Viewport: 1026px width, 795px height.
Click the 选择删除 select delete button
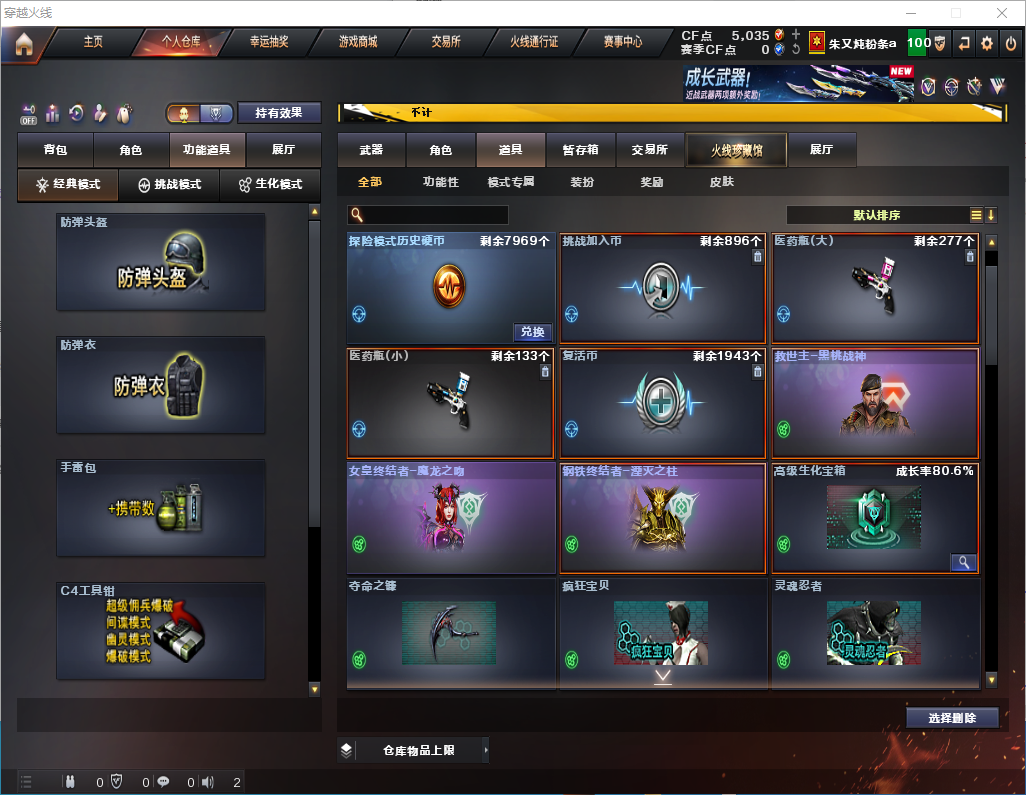pos(952,718)
